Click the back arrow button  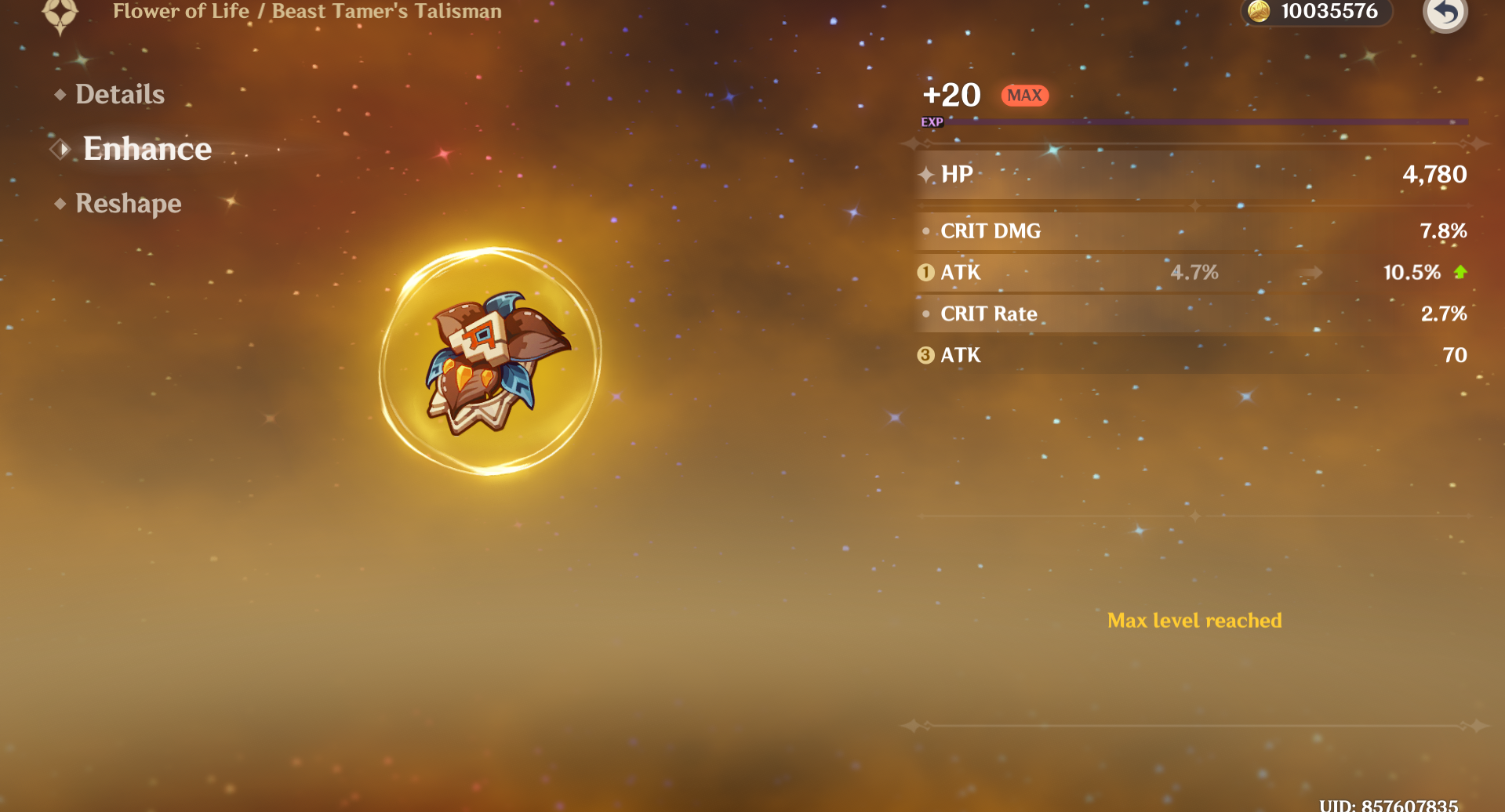(x=1445, y=13)
